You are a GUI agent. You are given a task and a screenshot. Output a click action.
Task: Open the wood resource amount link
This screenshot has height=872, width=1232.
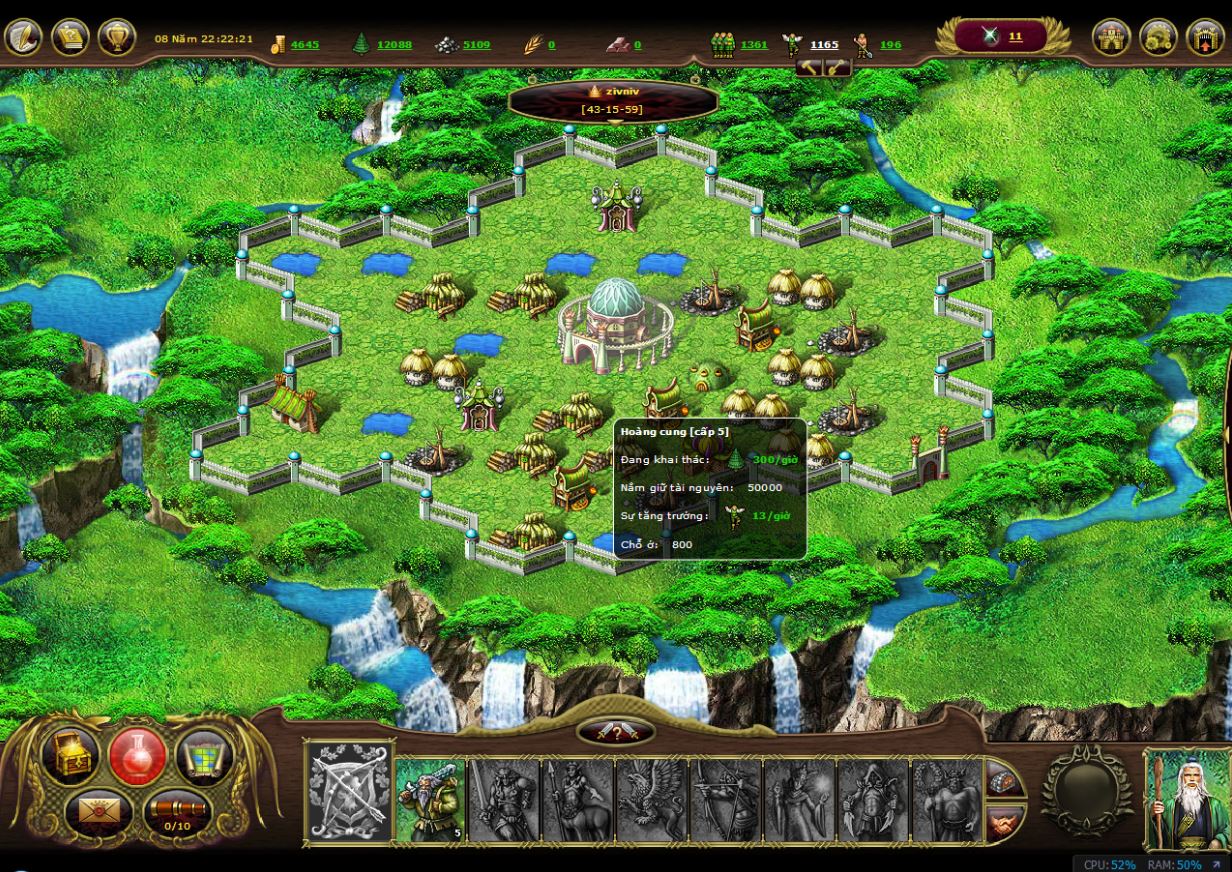[394, 45]
